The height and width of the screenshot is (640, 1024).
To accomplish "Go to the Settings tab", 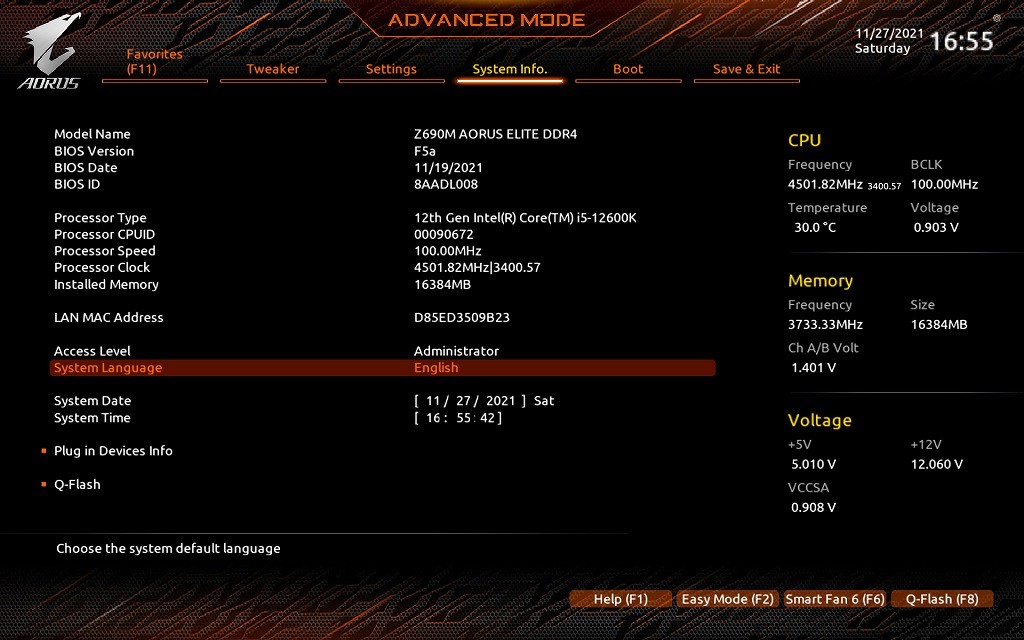I will 391,69.
